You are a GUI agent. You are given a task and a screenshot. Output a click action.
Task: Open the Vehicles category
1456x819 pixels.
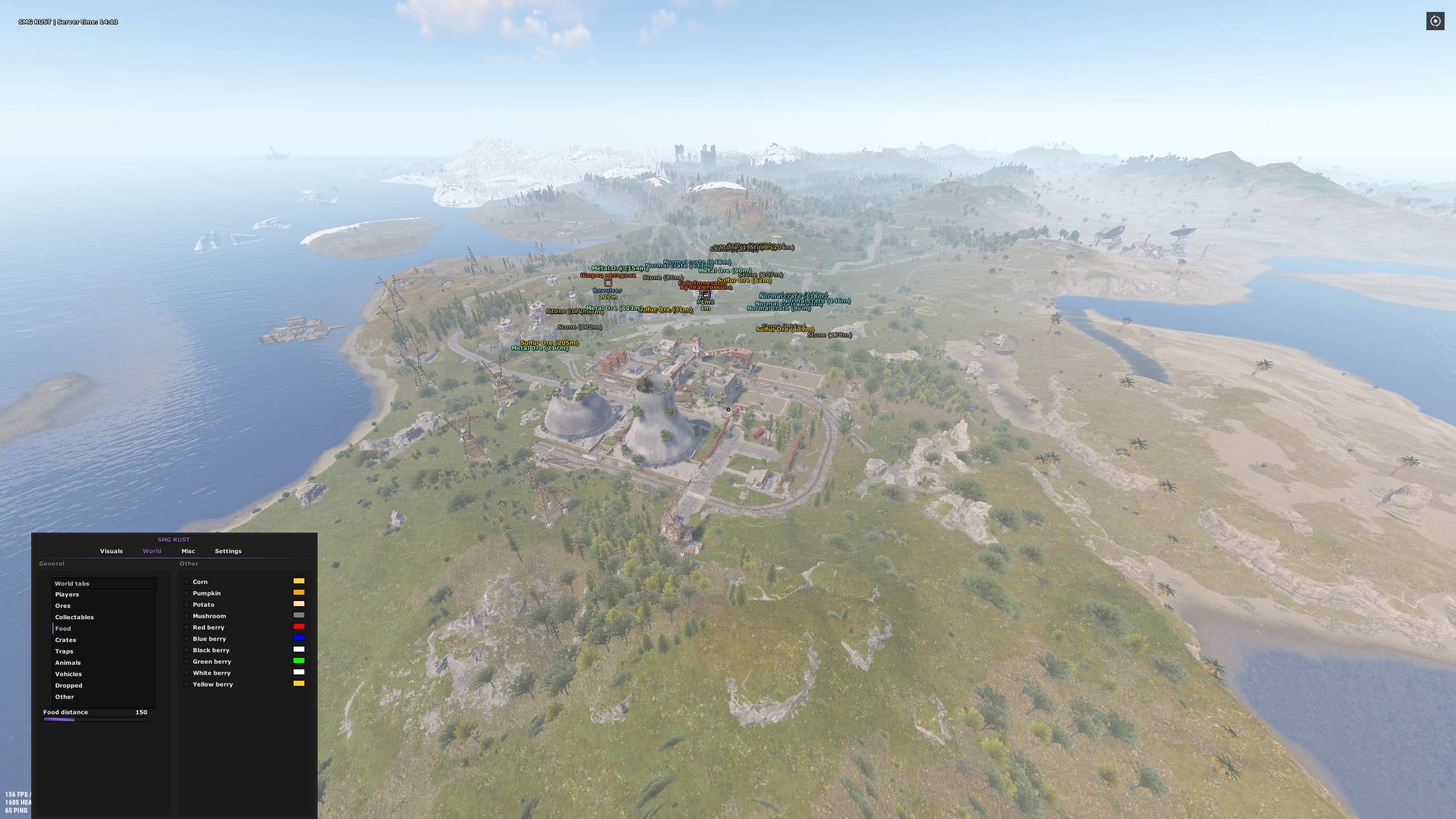click(68, 674)
